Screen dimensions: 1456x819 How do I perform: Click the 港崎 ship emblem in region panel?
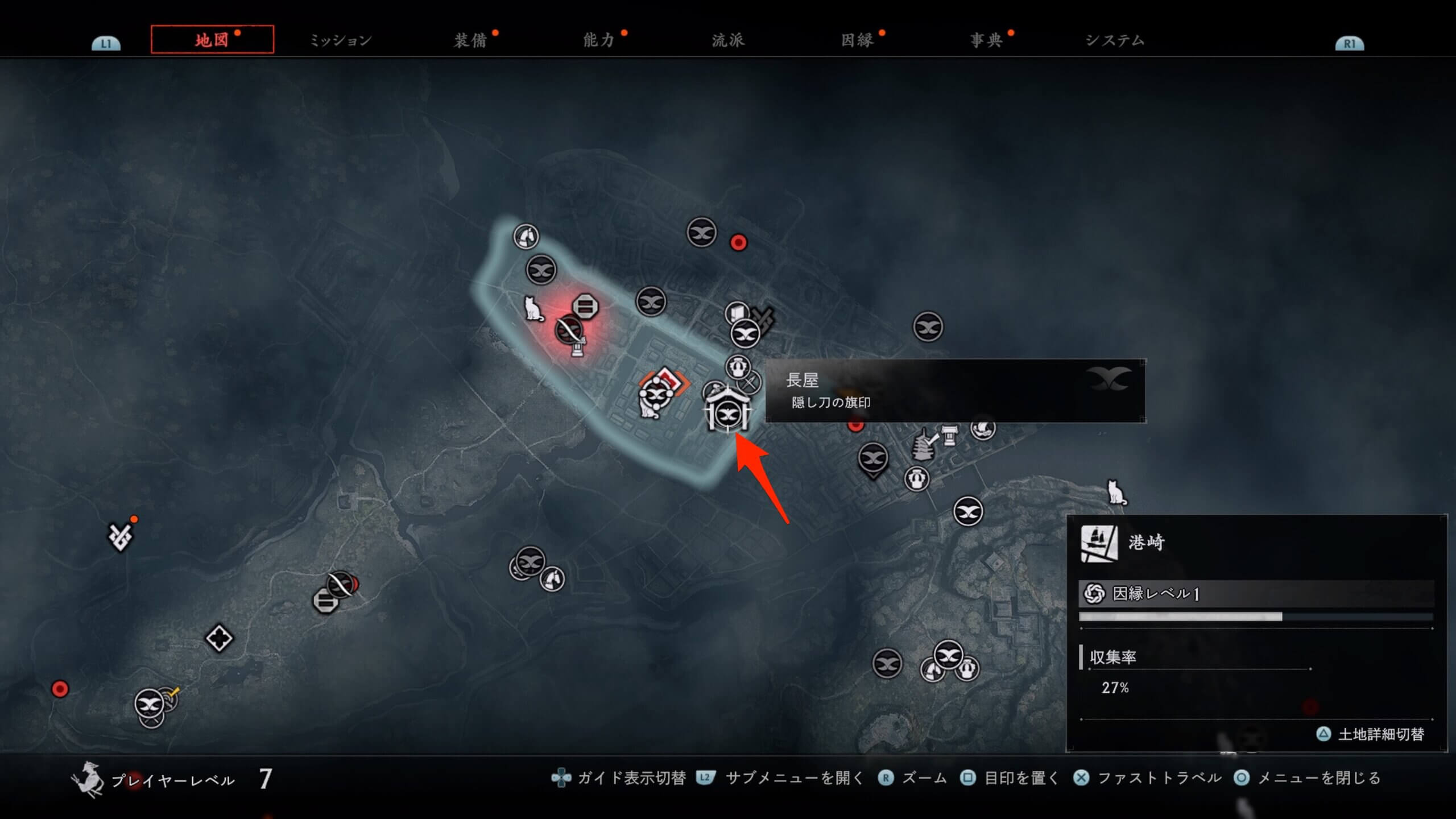[x=1098, y=543]
